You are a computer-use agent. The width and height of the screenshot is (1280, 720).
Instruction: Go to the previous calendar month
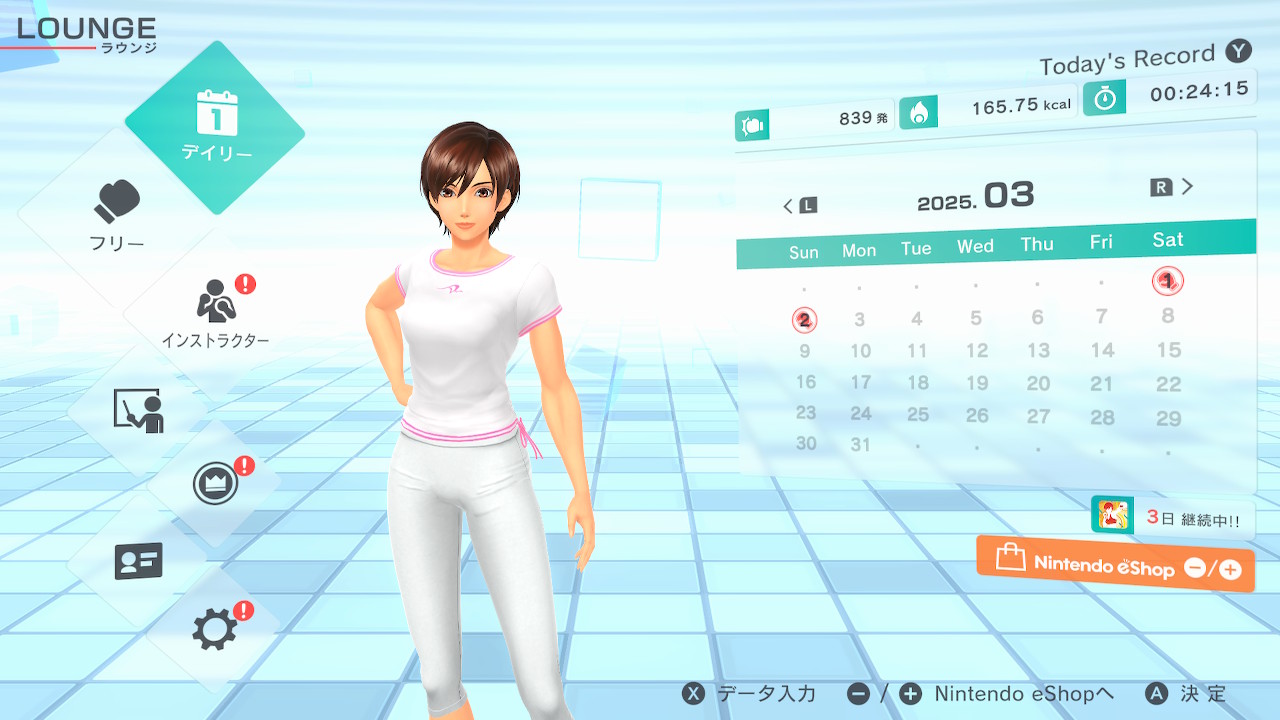[800, 205]
